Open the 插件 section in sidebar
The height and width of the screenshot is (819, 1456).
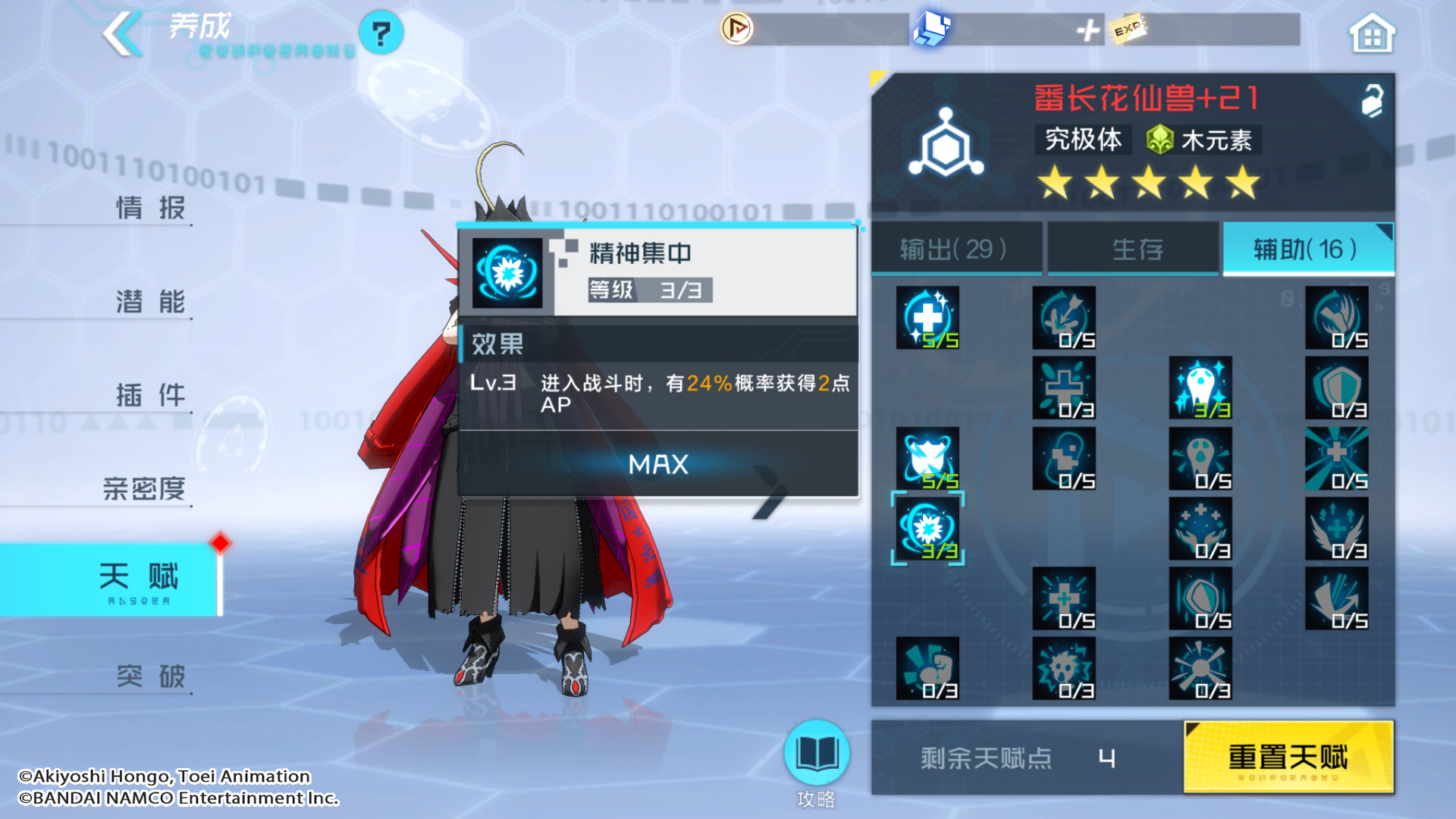coord(149,395)
